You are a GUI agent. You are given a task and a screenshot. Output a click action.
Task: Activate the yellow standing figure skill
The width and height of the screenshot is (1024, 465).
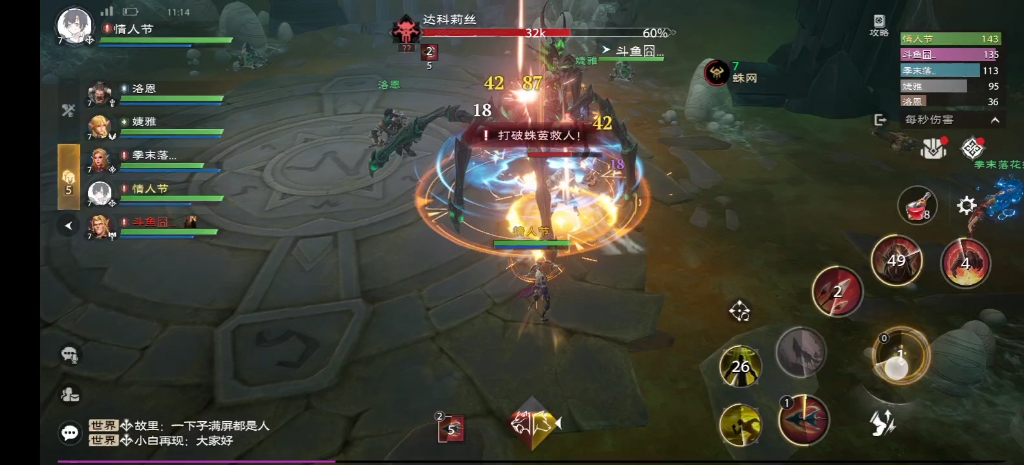[742, 367]
